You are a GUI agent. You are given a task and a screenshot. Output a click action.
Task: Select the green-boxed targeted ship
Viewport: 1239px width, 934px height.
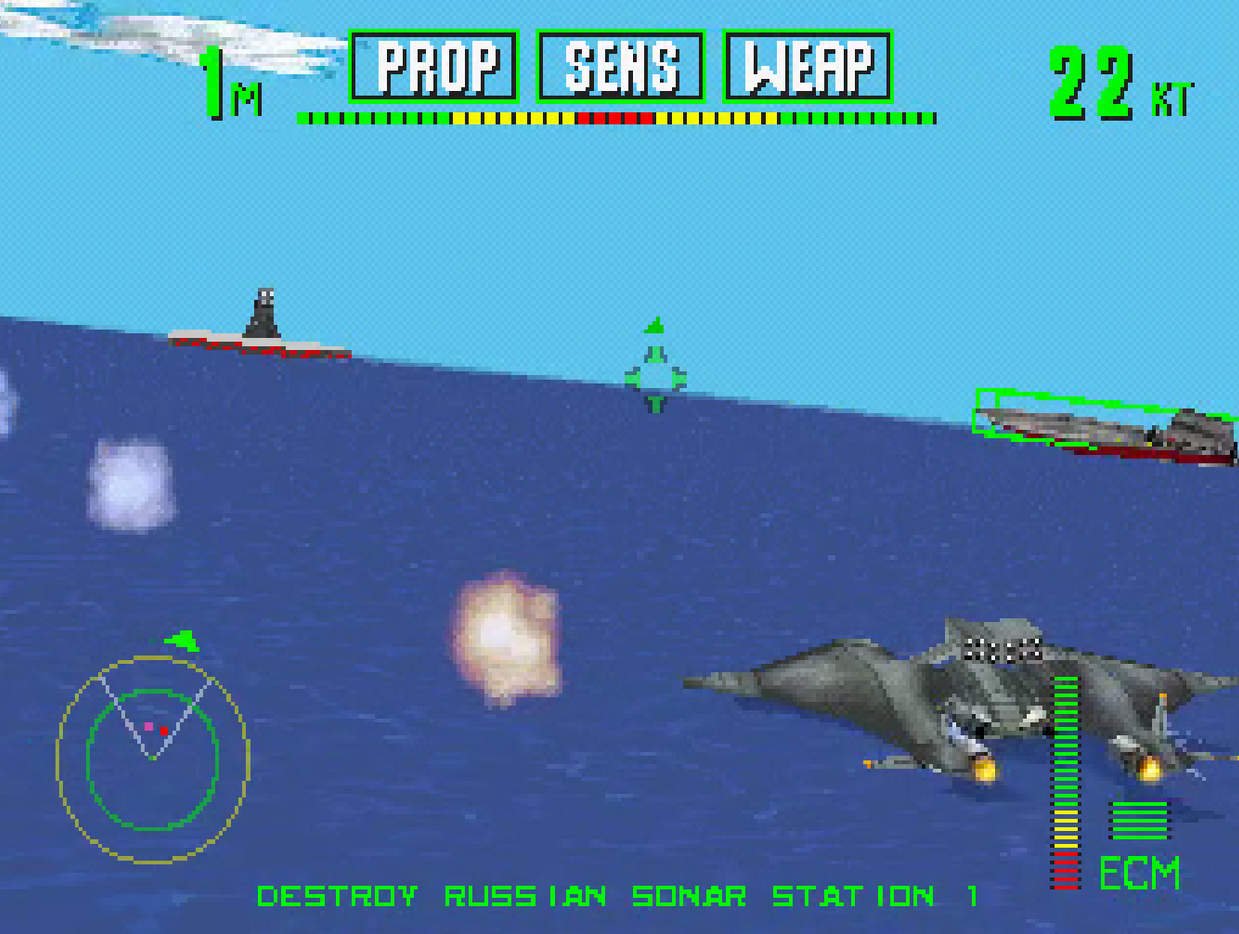click(1103, 427)
